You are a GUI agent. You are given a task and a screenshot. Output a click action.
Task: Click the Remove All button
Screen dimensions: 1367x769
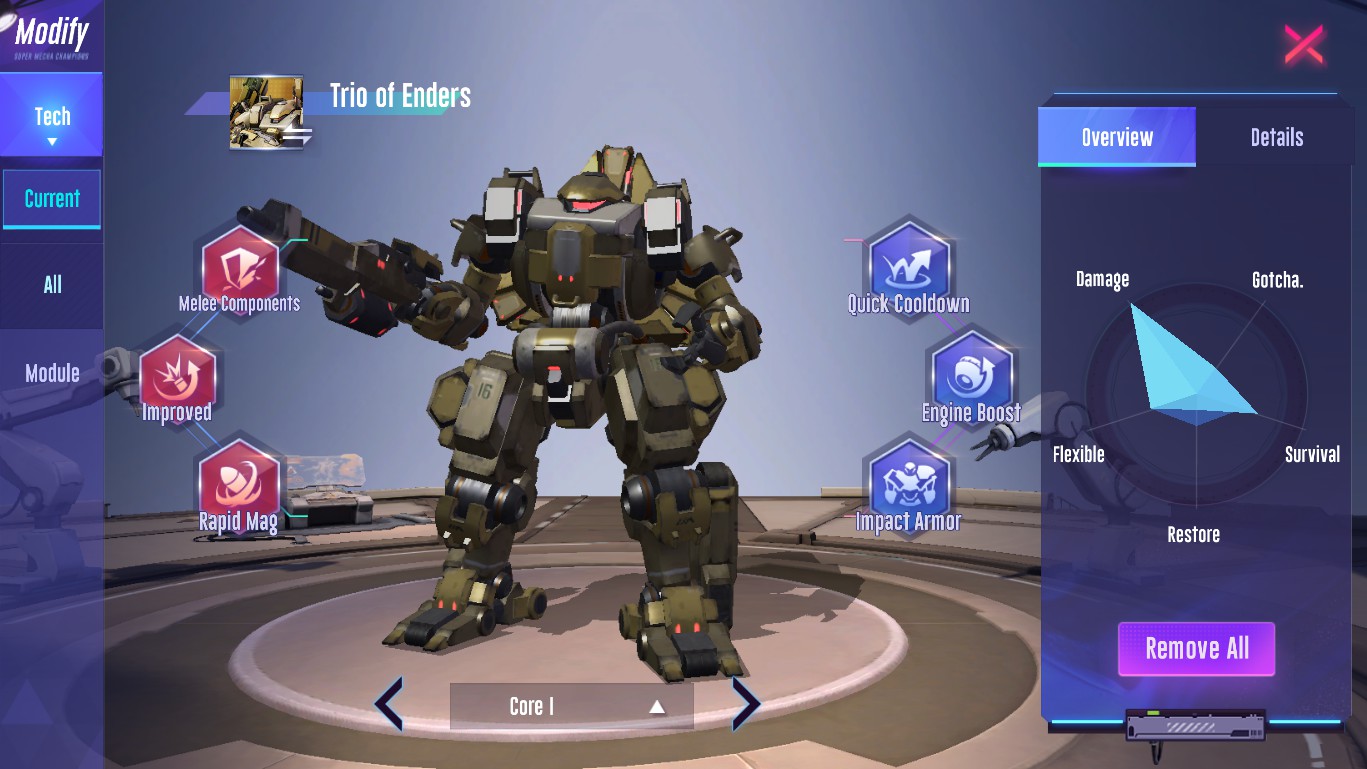point(1196,649)
